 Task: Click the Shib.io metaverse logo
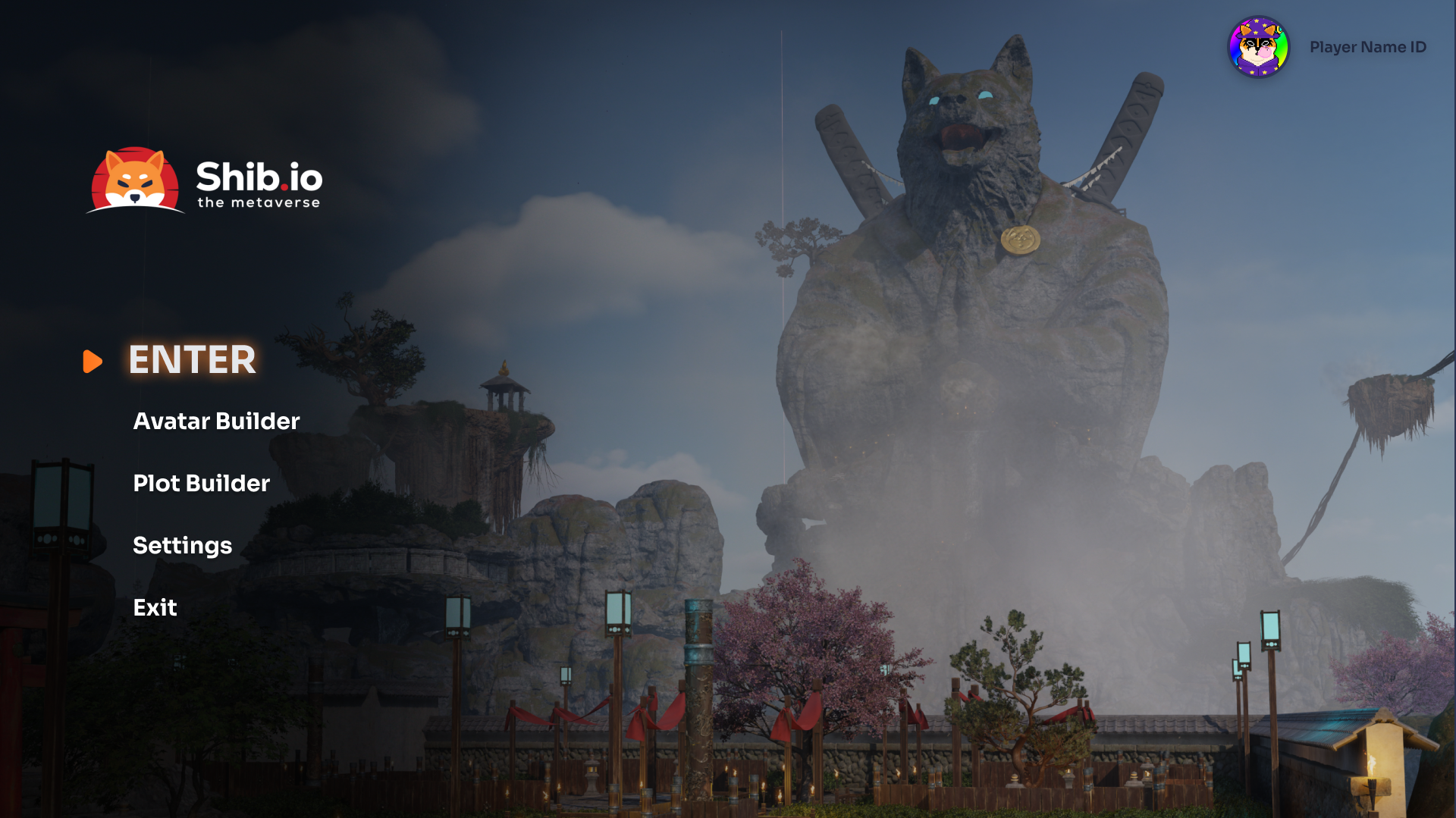click(205, 181)
